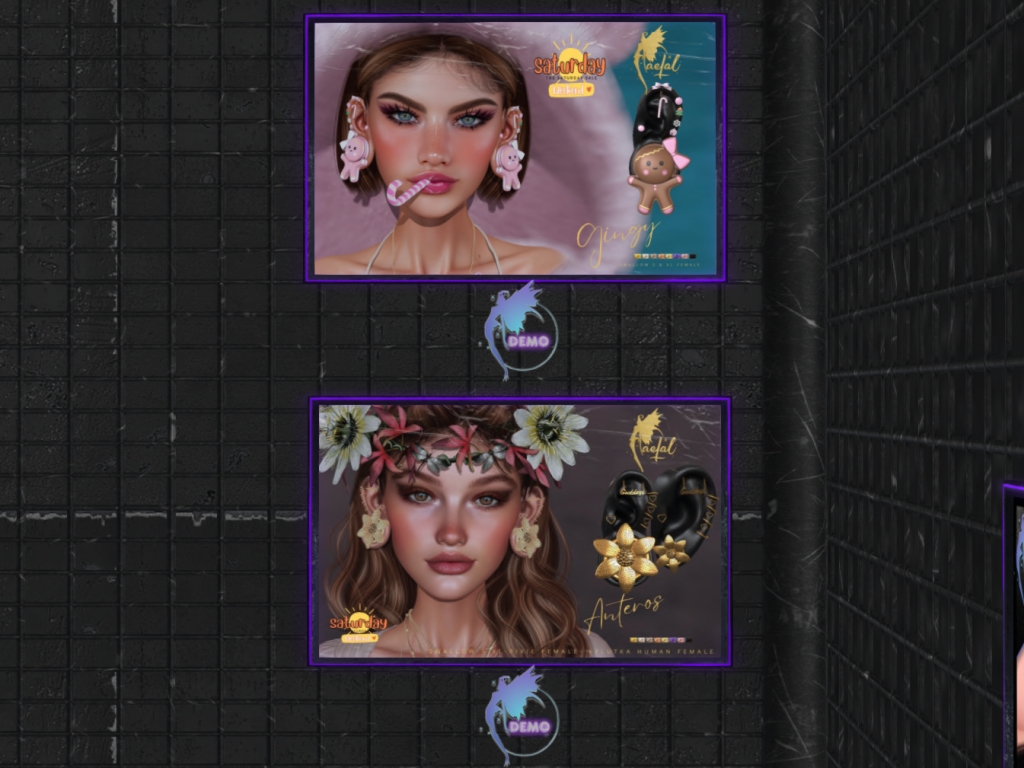Select the Ginger gingerbread earrings vendor board
Screen dimensions: 1024x768
click(515, 148)
